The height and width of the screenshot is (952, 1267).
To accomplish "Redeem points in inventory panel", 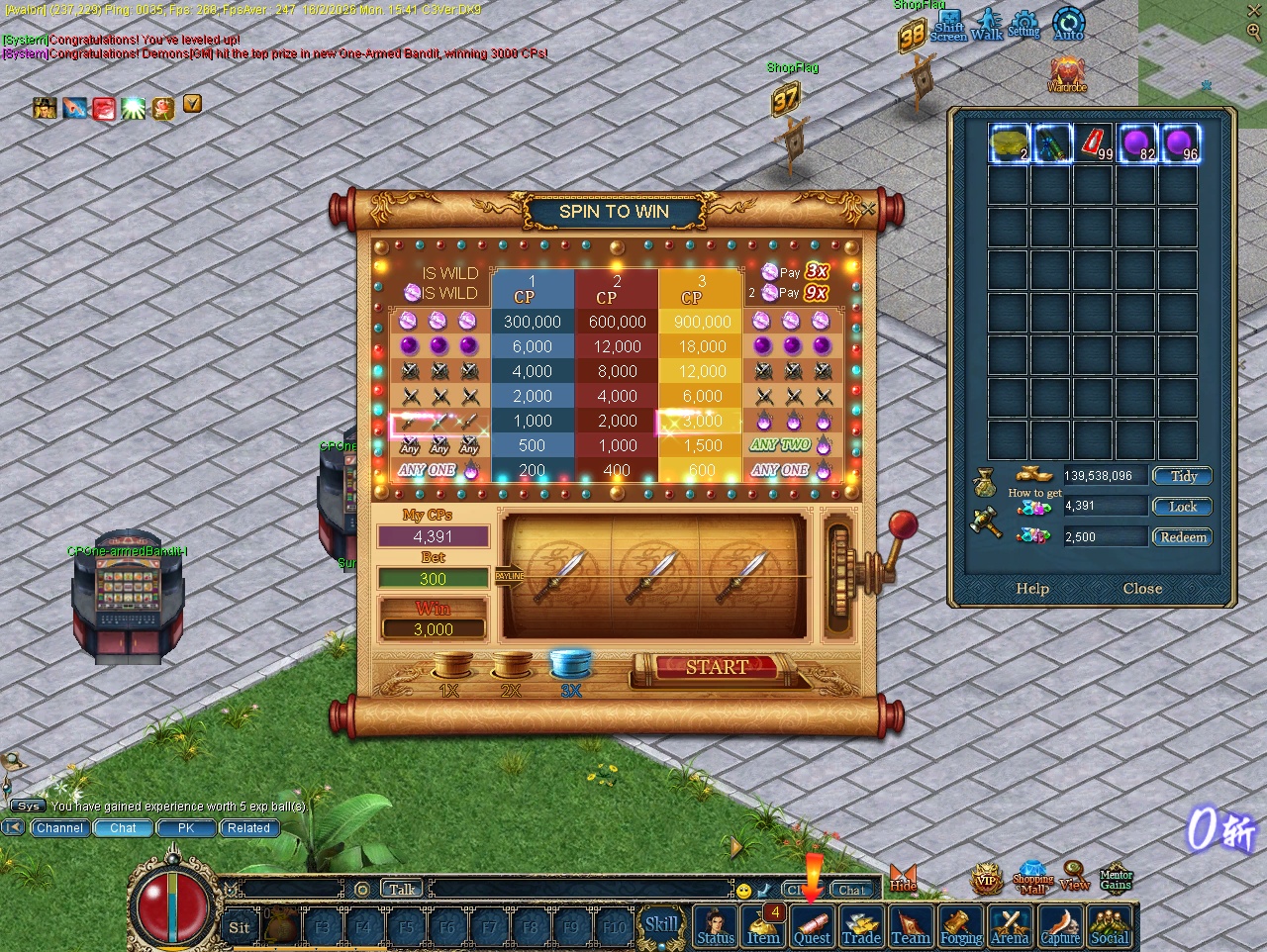I will 1183,537.
